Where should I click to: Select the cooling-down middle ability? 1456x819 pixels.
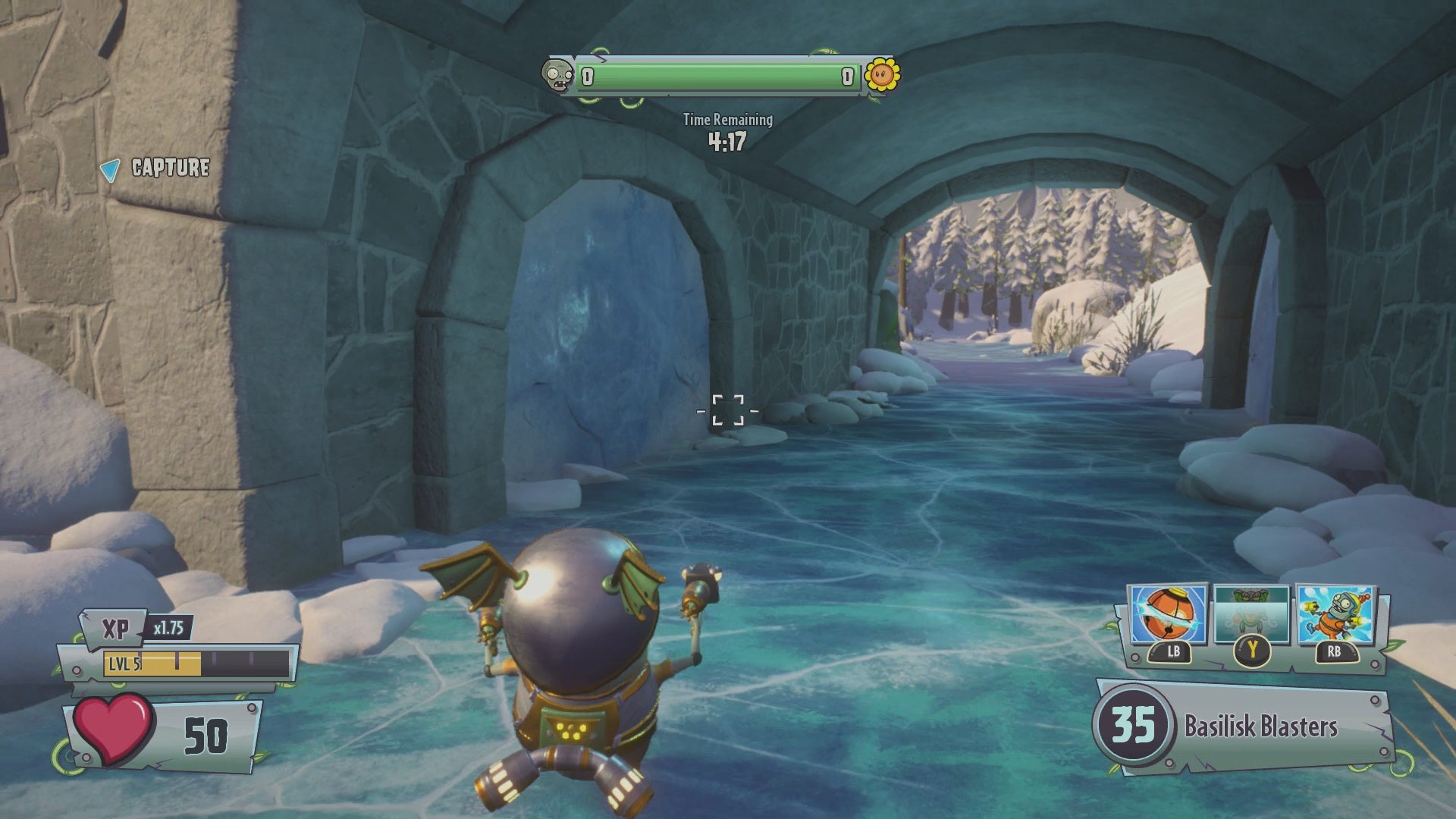1251,614
